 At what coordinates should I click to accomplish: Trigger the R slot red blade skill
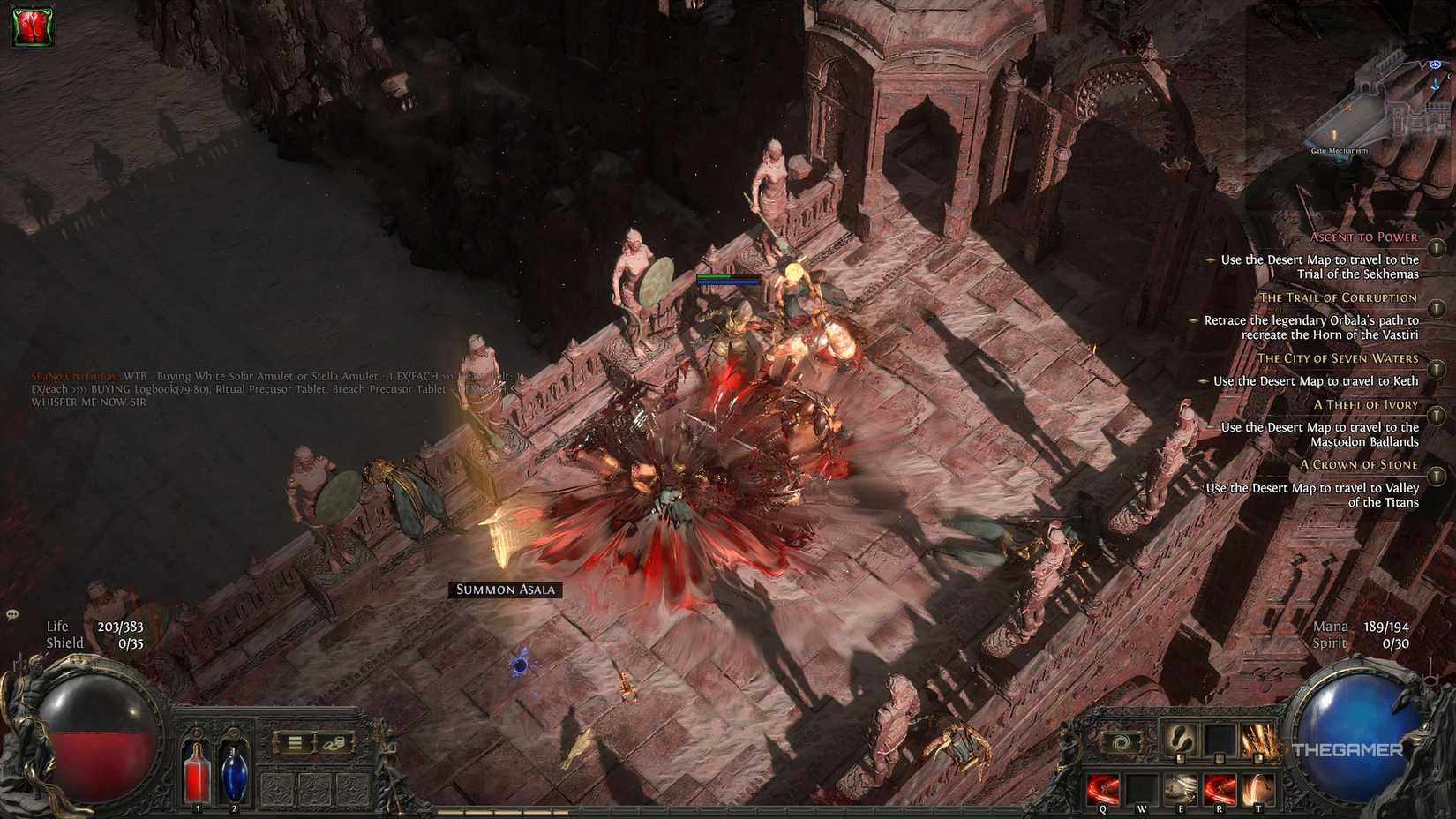pyautogui.click(x=1220, y=788)
